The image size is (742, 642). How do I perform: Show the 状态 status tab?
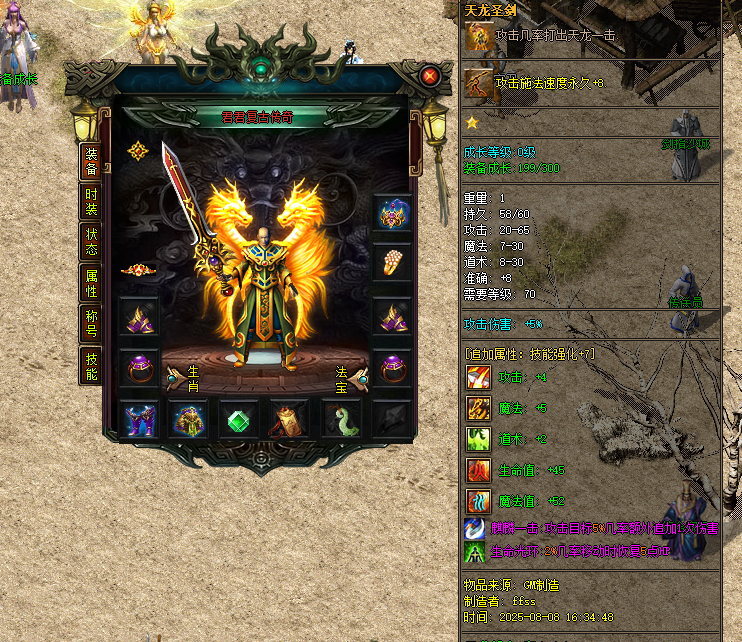coord(91,241)
